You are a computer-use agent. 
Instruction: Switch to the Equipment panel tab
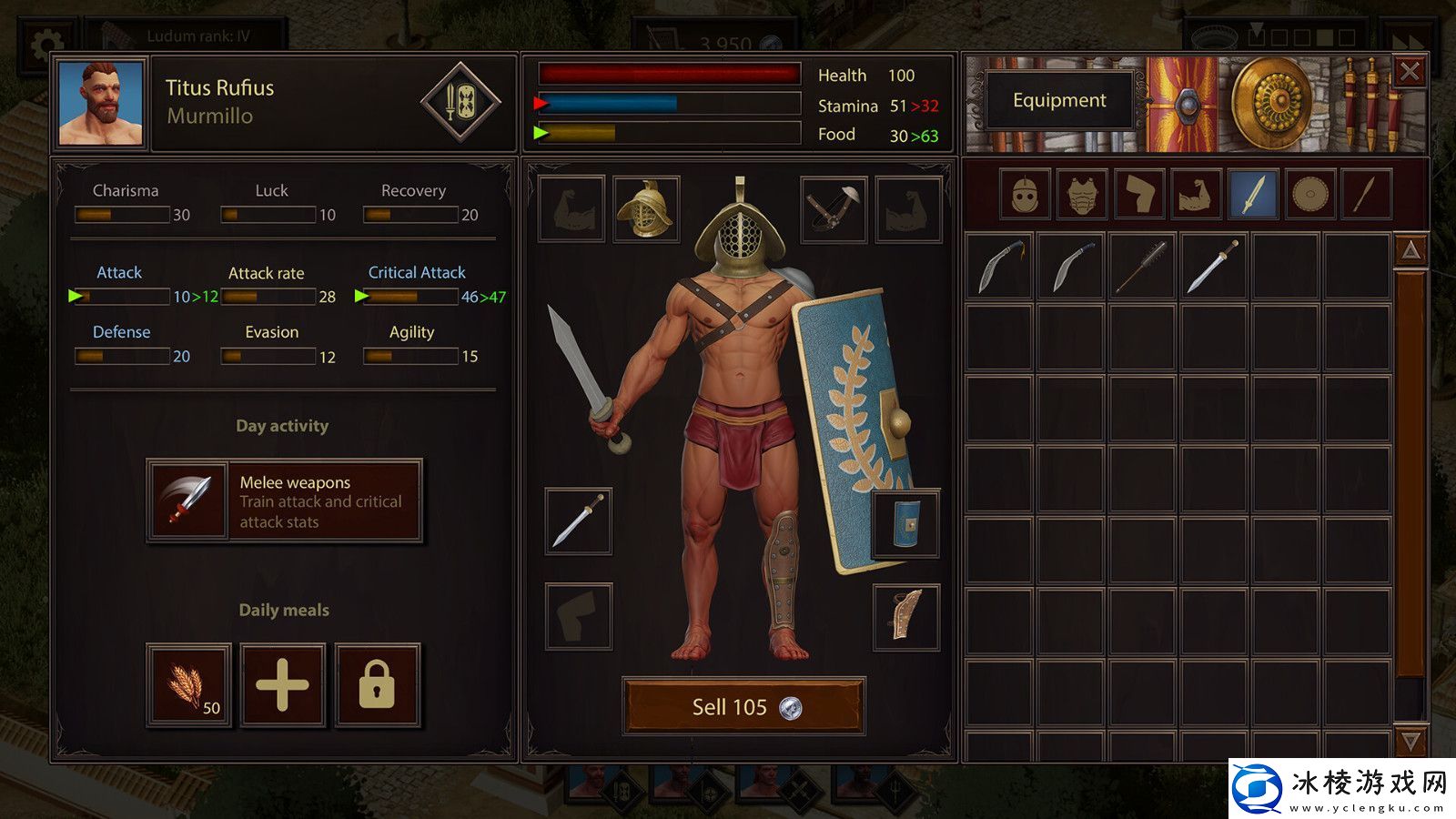click(x=1059, y=100)
